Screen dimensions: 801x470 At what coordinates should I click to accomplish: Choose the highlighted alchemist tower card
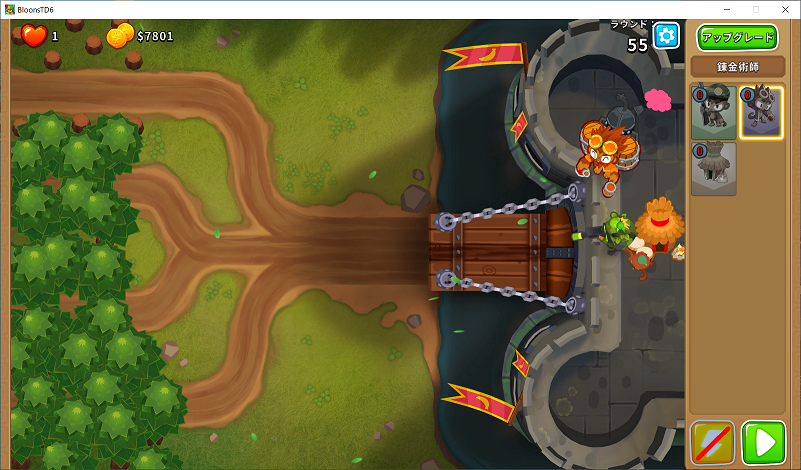[x=761, y=112]
